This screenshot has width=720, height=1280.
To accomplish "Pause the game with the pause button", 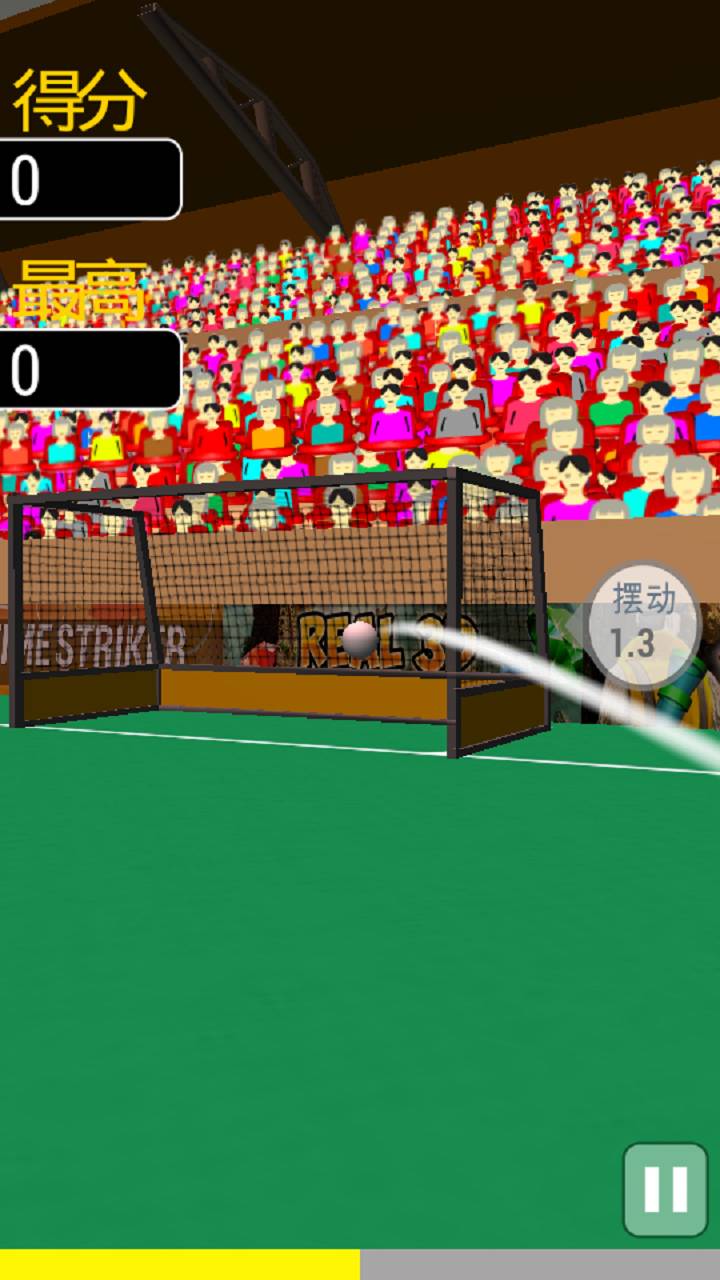I will 665,1189.
